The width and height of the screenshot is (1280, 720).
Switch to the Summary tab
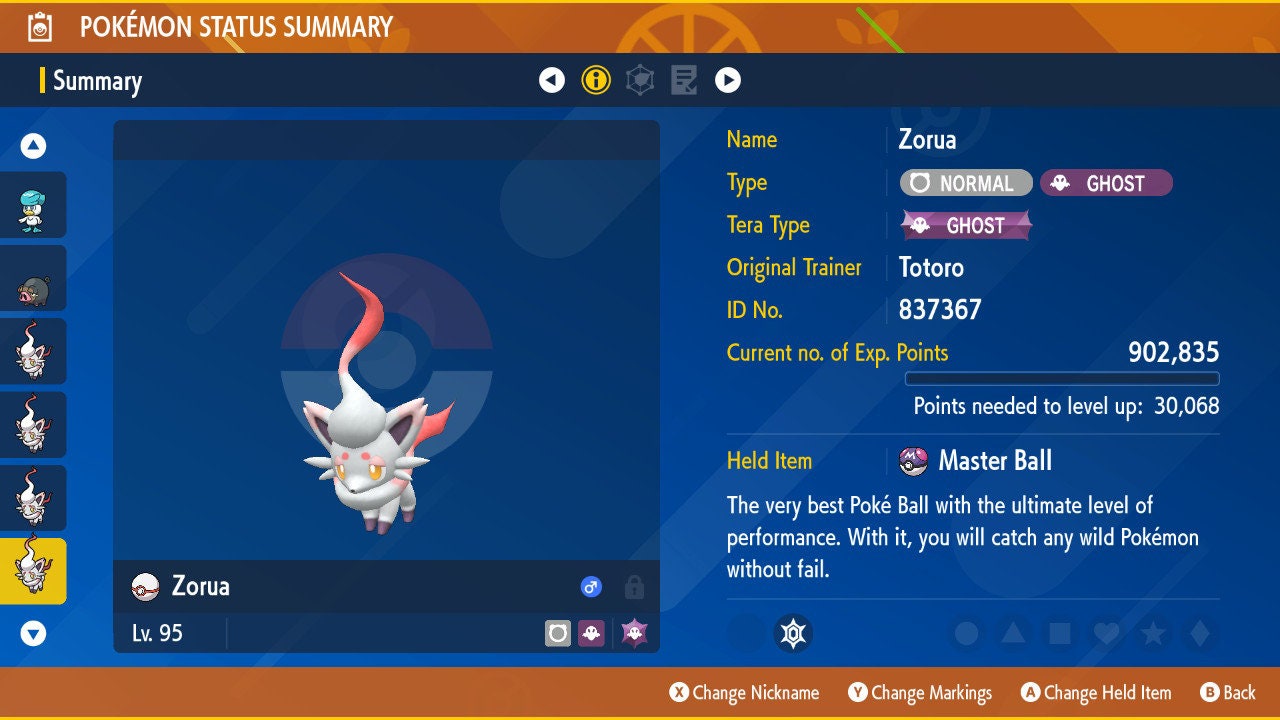(x=97, y=81)
